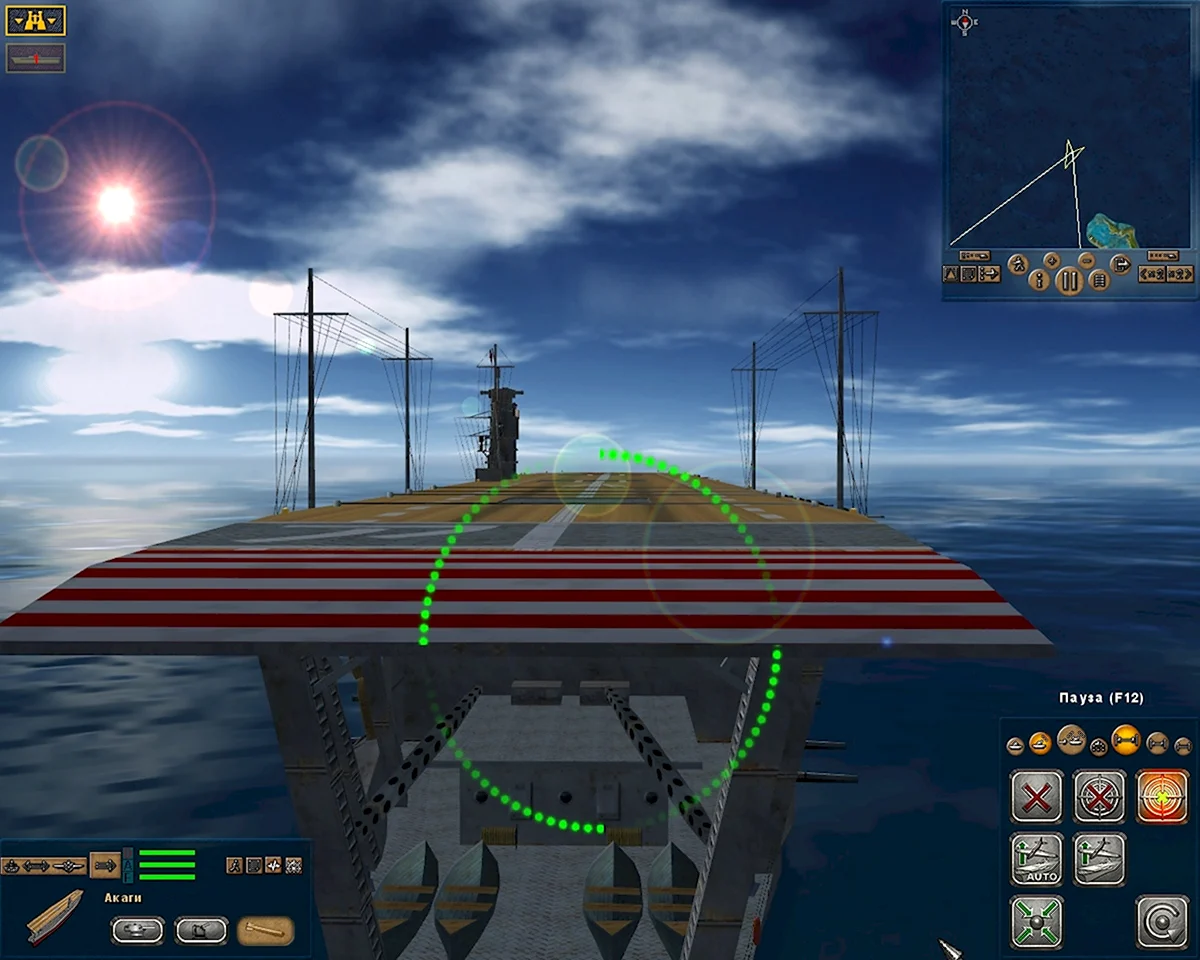
Task: Zoom out the minimap with minus button
Action: click(x=1086, y=260)
